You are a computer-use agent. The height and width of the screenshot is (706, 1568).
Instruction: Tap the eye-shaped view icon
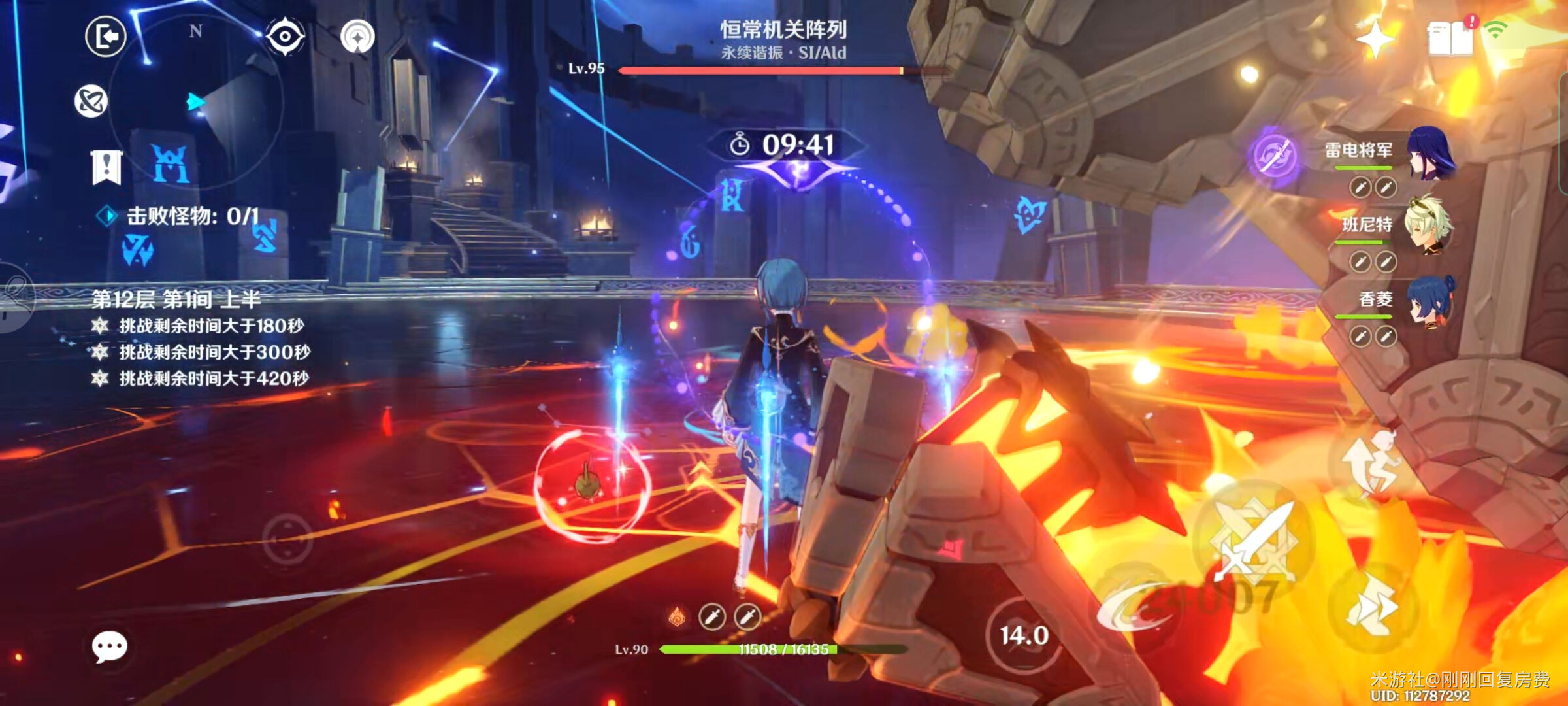point(286,37)
